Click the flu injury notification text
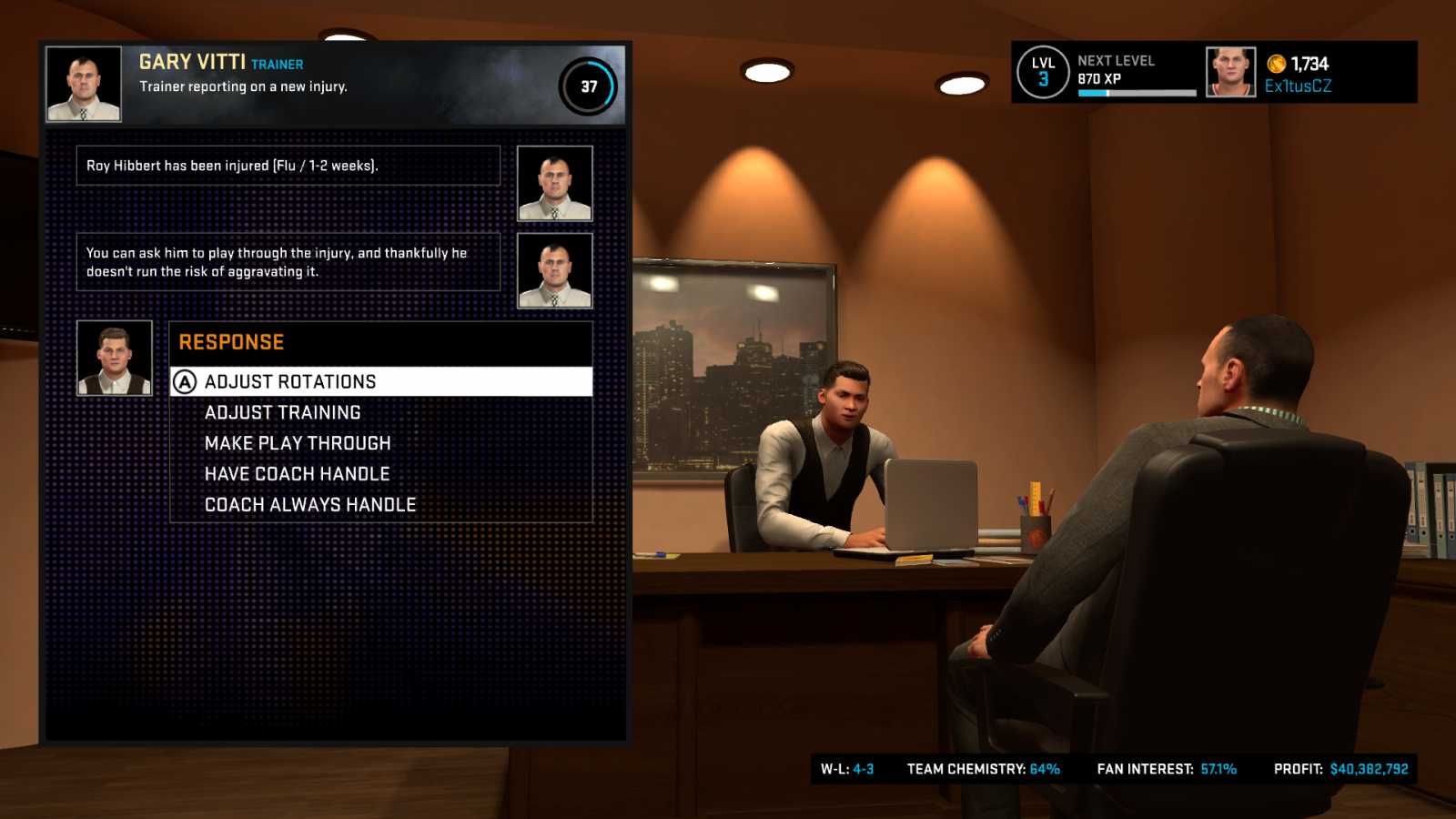The width and height of the screenshot is (1456, 819). [233, 166]
